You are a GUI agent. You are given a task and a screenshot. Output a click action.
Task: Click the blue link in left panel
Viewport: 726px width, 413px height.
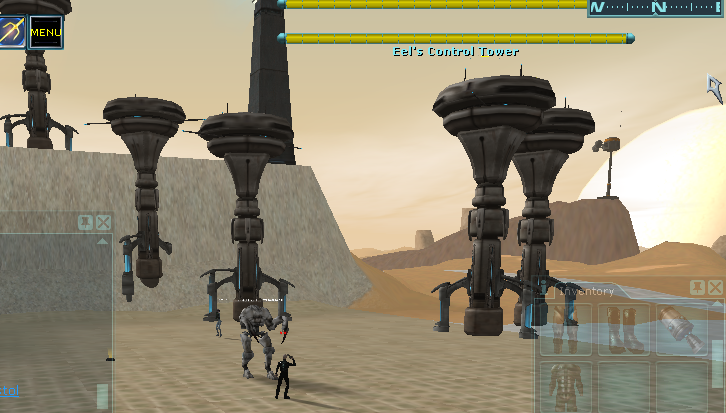click(x=8, y=390)
